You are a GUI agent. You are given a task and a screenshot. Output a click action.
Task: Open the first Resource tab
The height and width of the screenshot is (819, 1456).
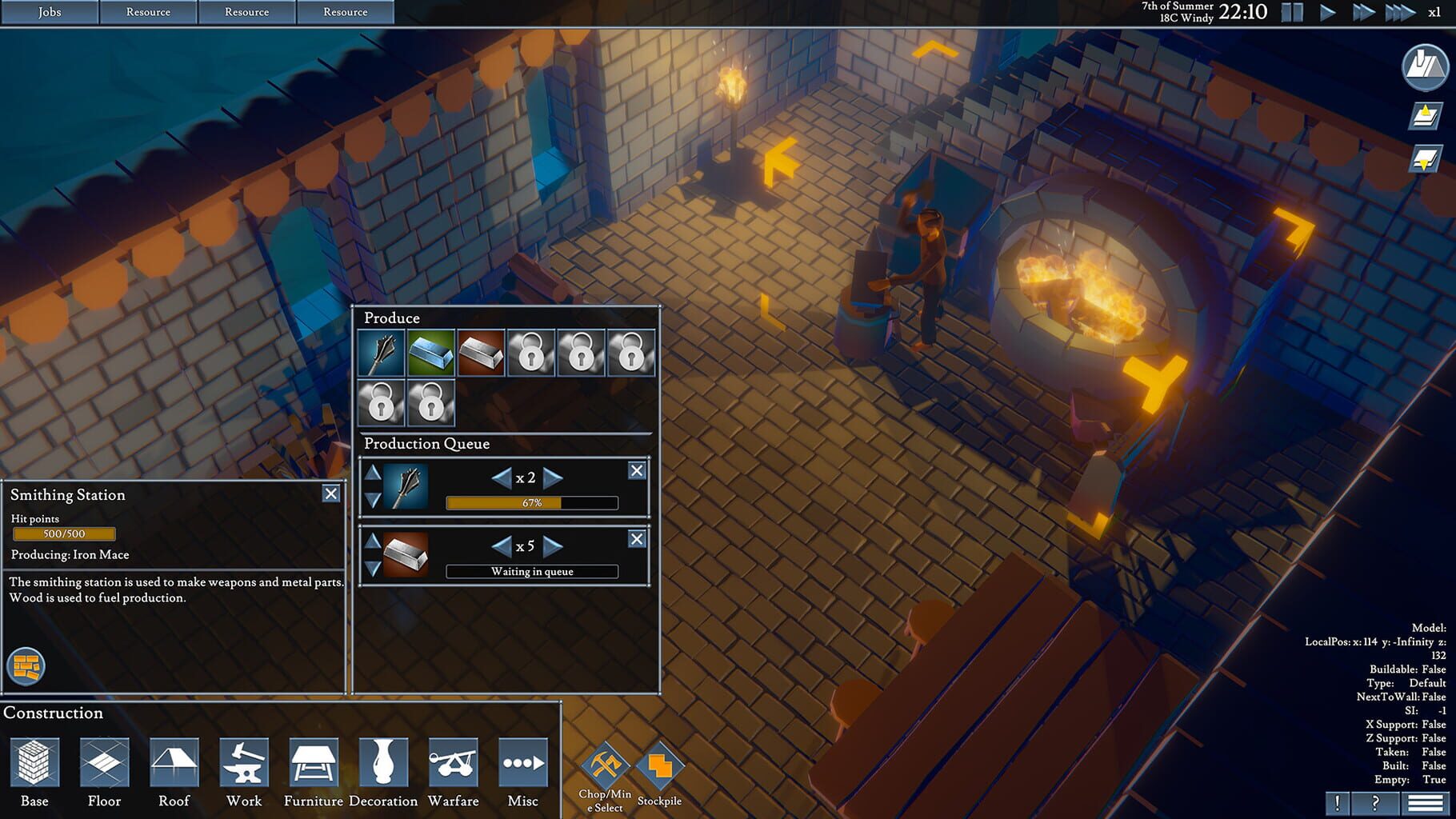click(147, 11)
